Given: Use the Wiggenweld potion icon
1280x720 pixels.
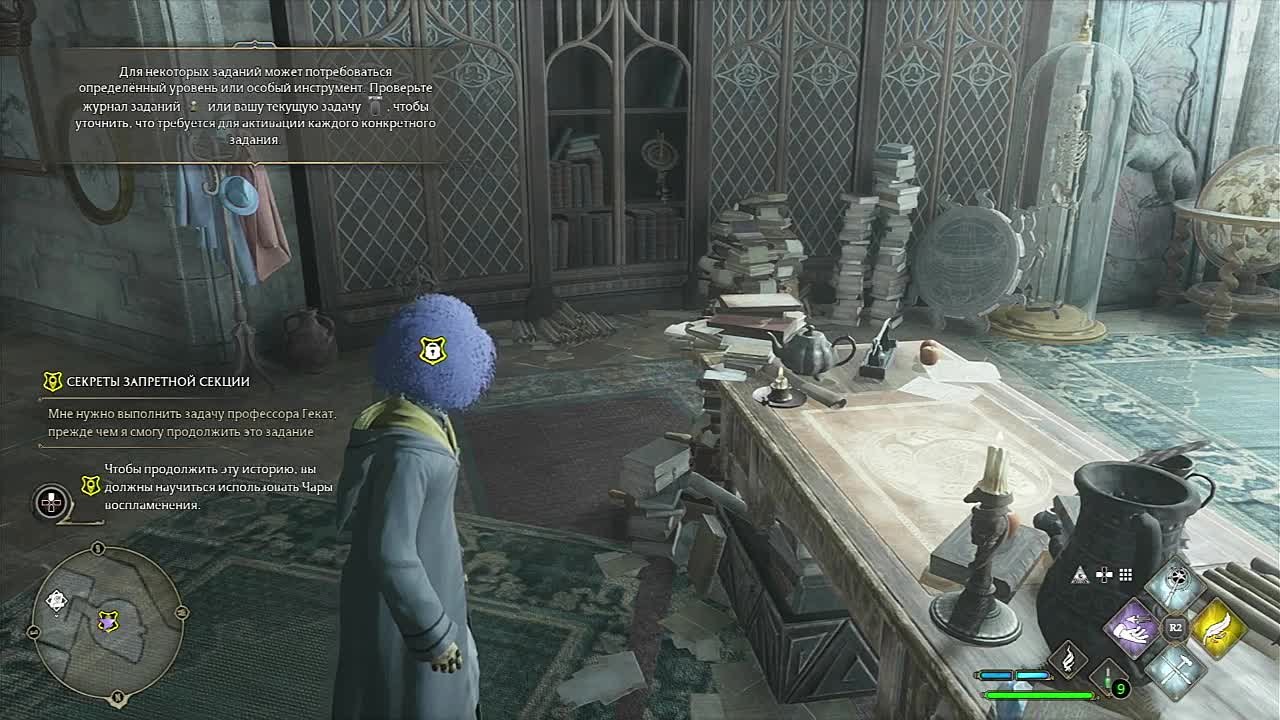Looking at the screenshot, I should tap(1109, 680).
